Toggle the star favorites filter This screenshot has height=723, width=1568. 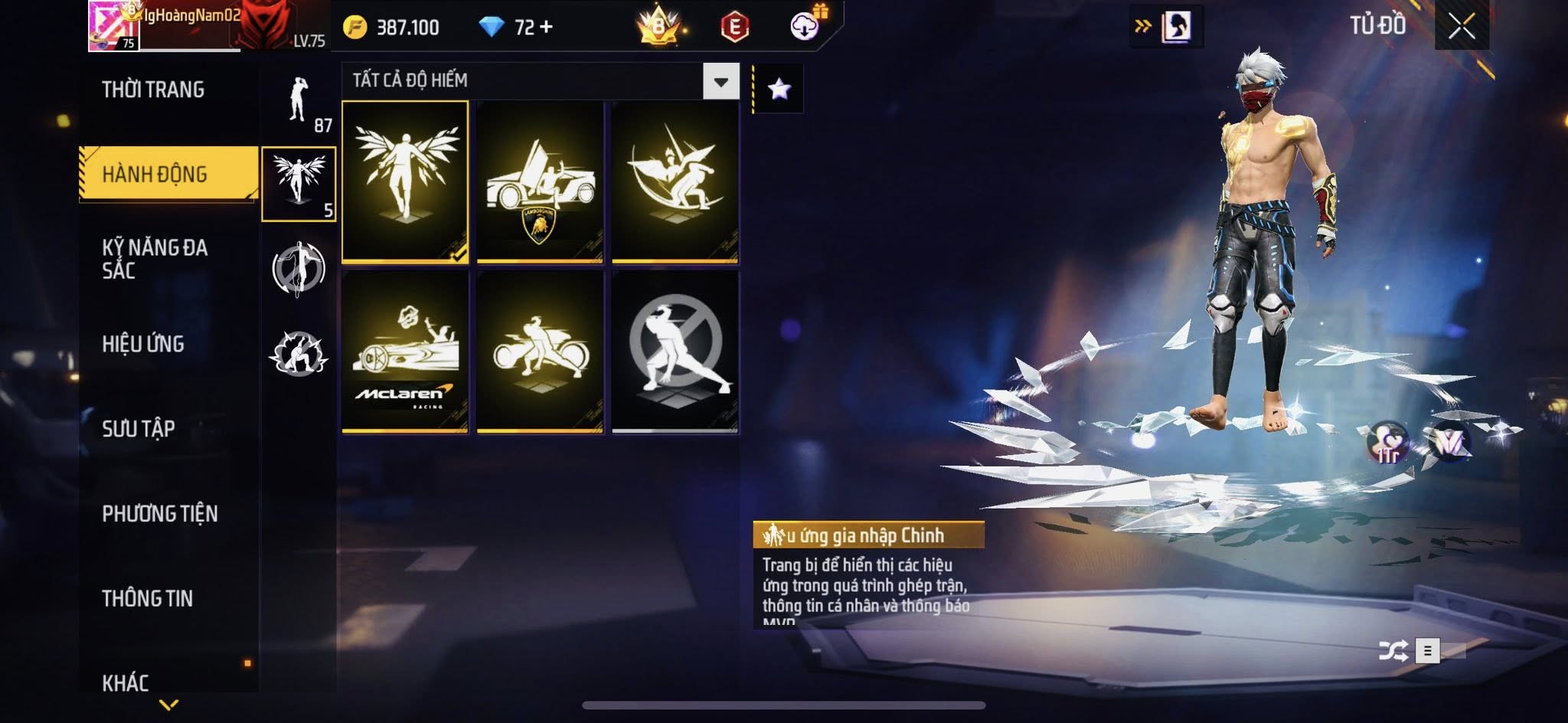(779, 90)
